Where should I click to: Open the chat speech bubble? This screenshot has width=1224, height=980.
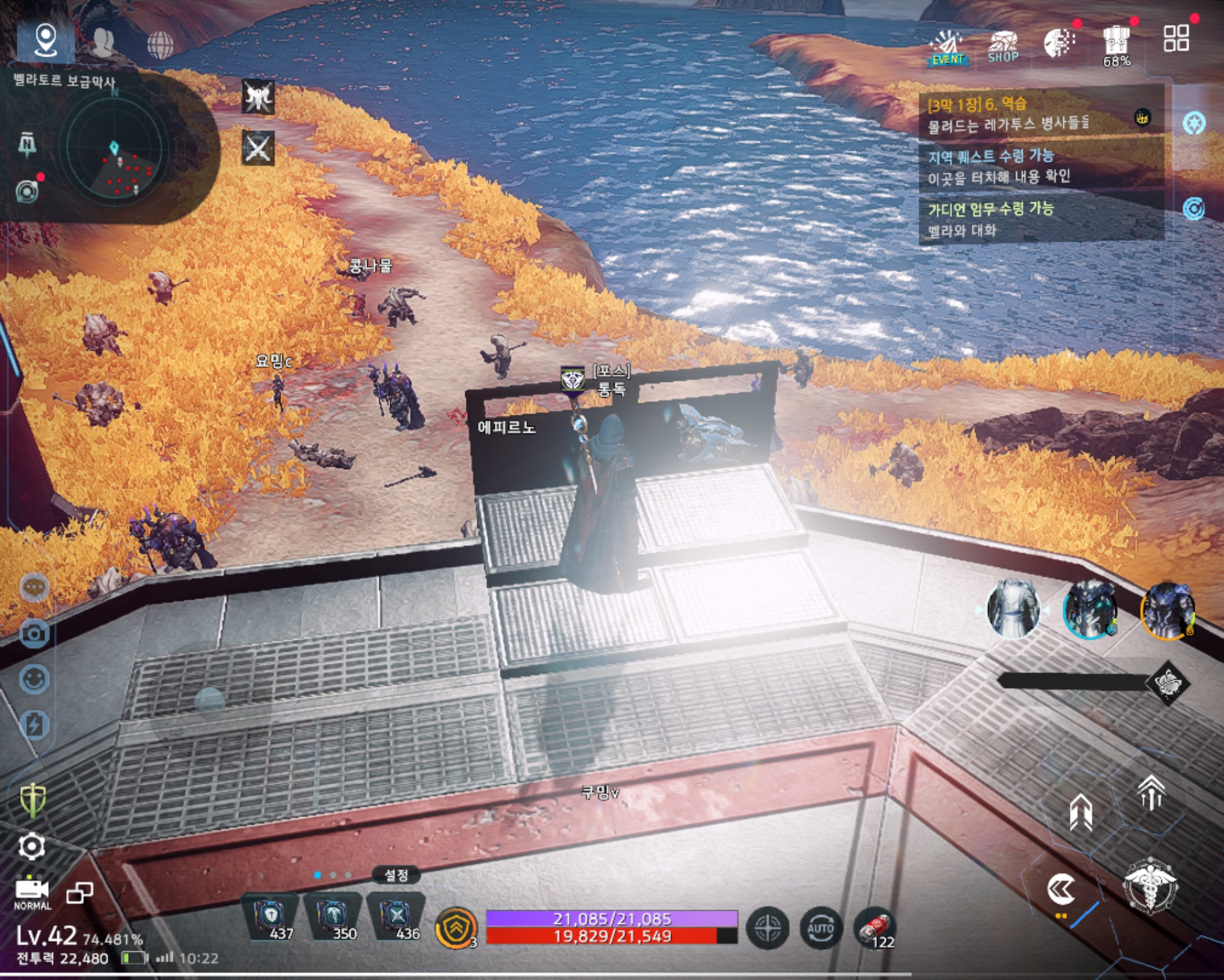[x=34, y=586]
